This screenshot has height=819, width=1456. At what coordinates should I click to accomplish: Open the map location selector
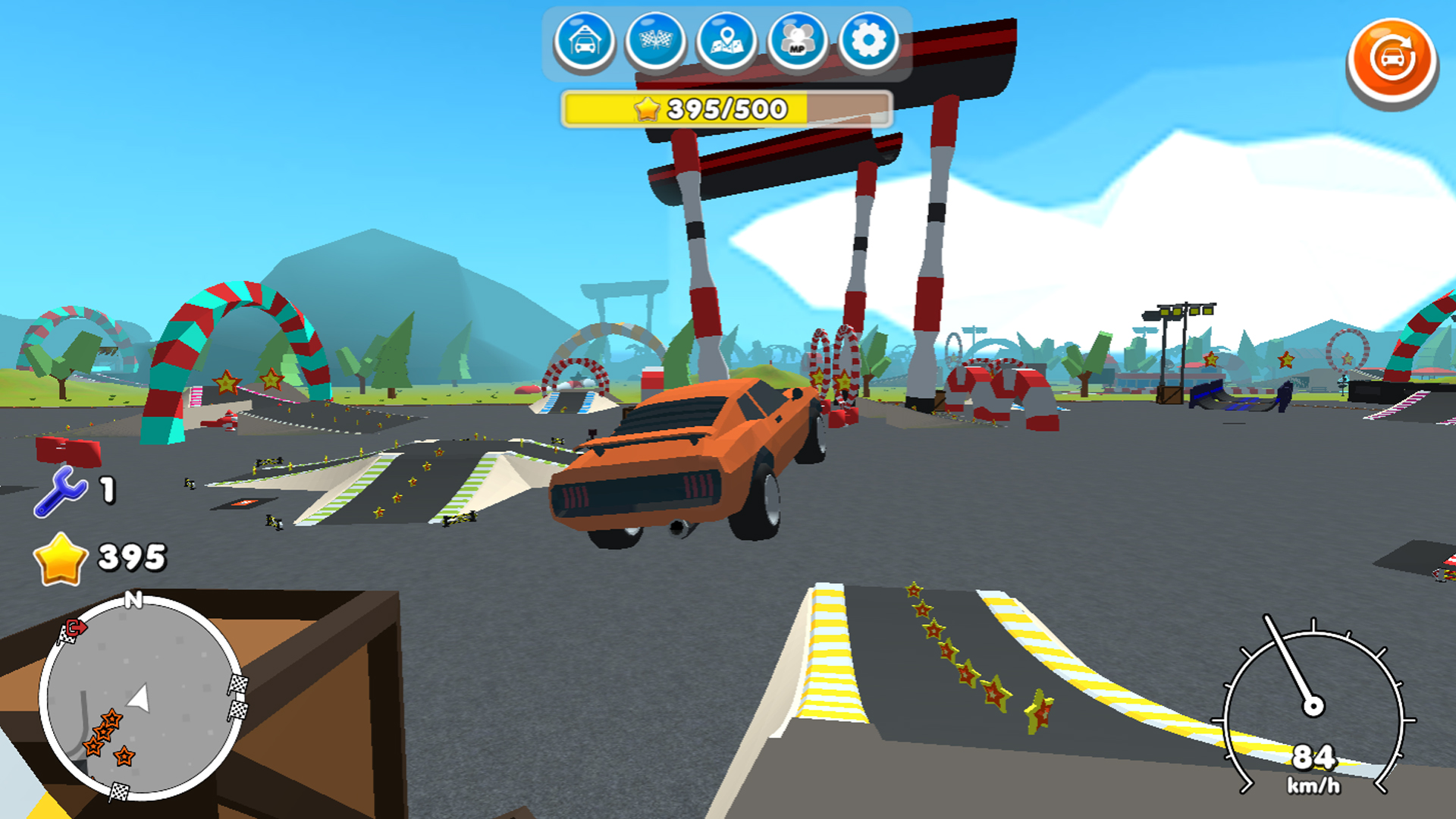point(726,42)
